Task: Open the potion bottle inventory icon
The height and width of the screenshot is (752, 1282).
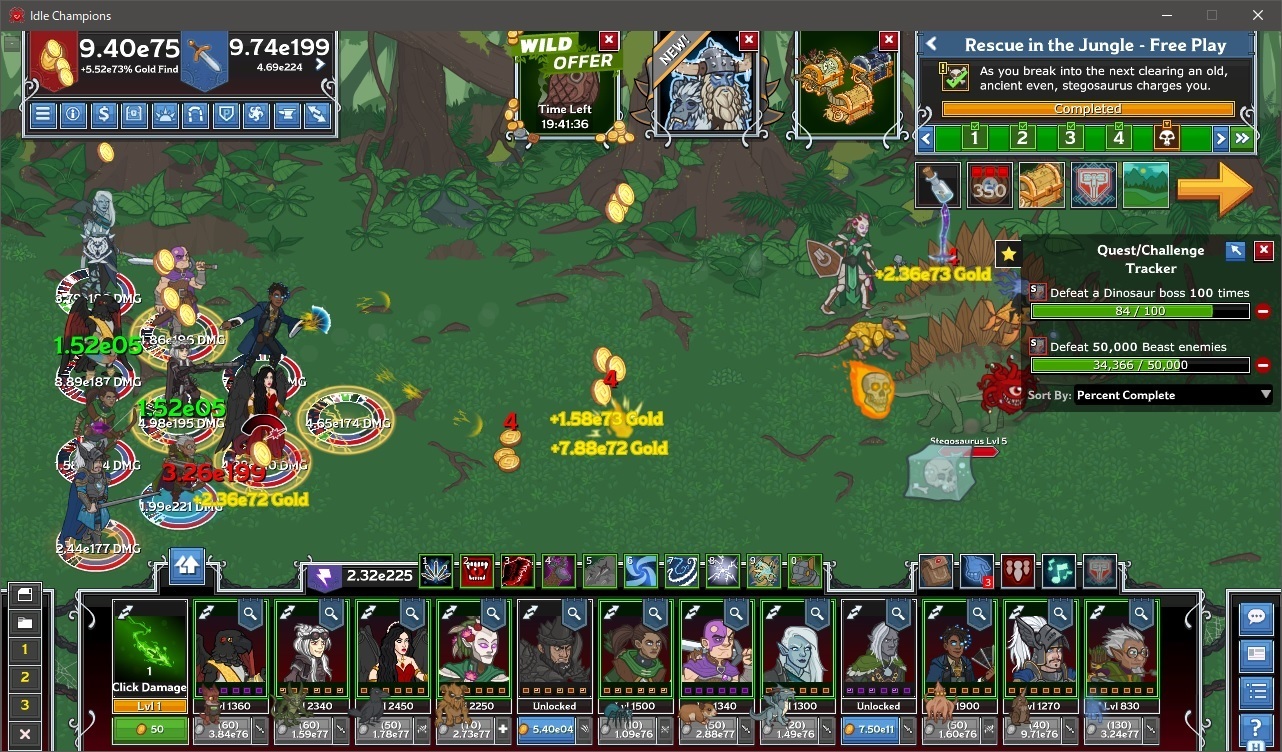Action: tap(937, 186)
